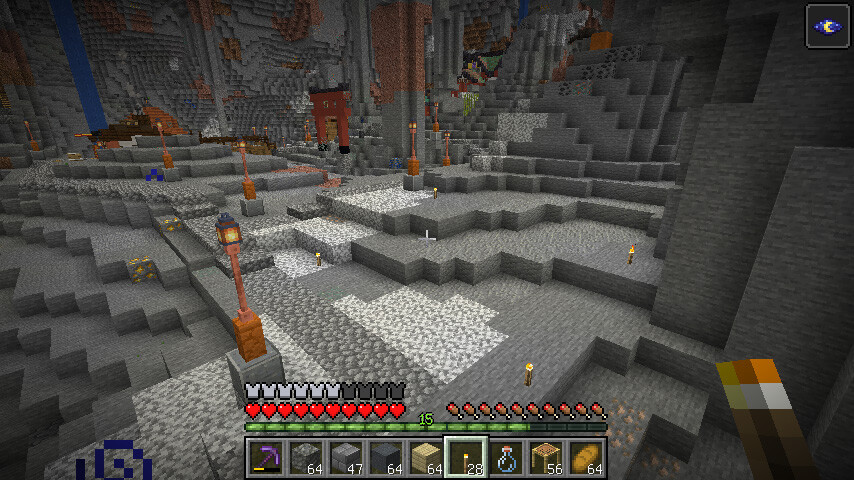Select the enchanted pickaxe hotbar slot
854x480 pixels.
265,458
